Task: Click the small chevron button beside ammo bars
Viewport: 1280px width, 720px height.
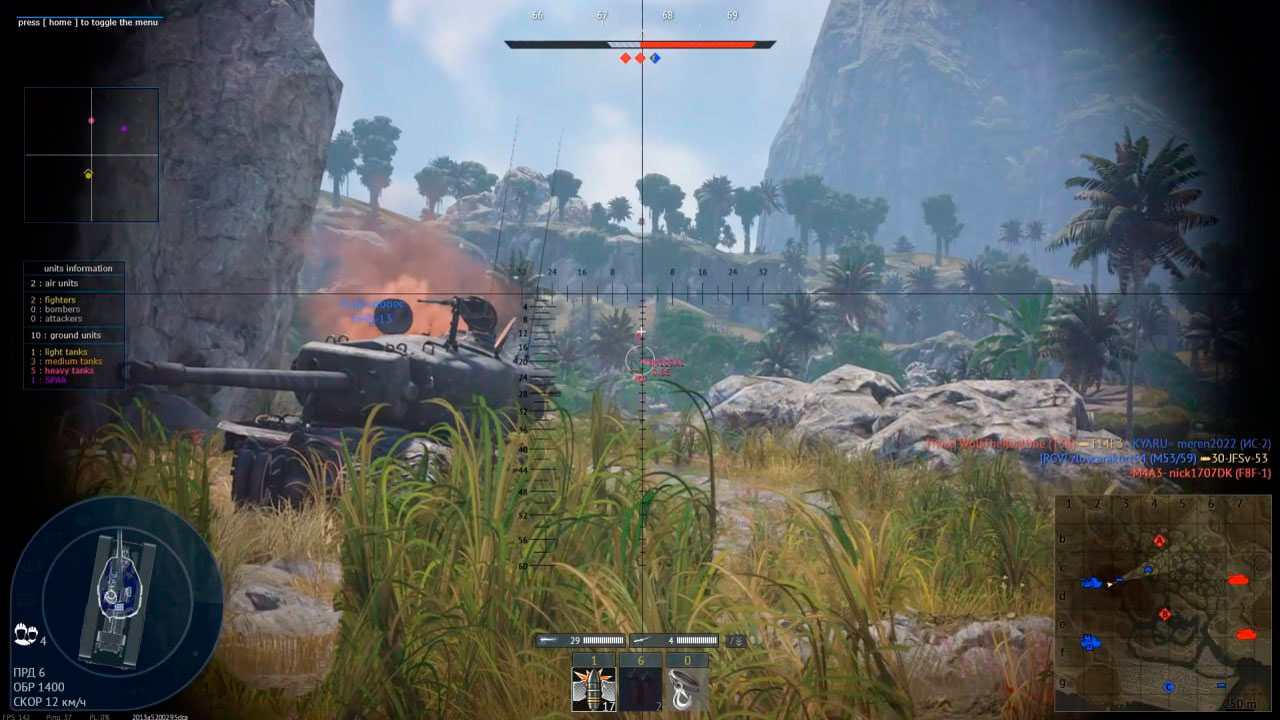Action: (736, 640)
